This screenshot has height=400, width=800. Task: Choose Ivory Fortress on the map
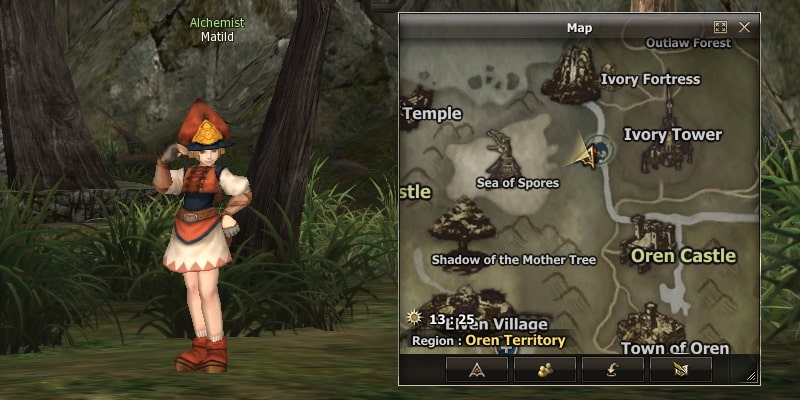pos(650,79)
